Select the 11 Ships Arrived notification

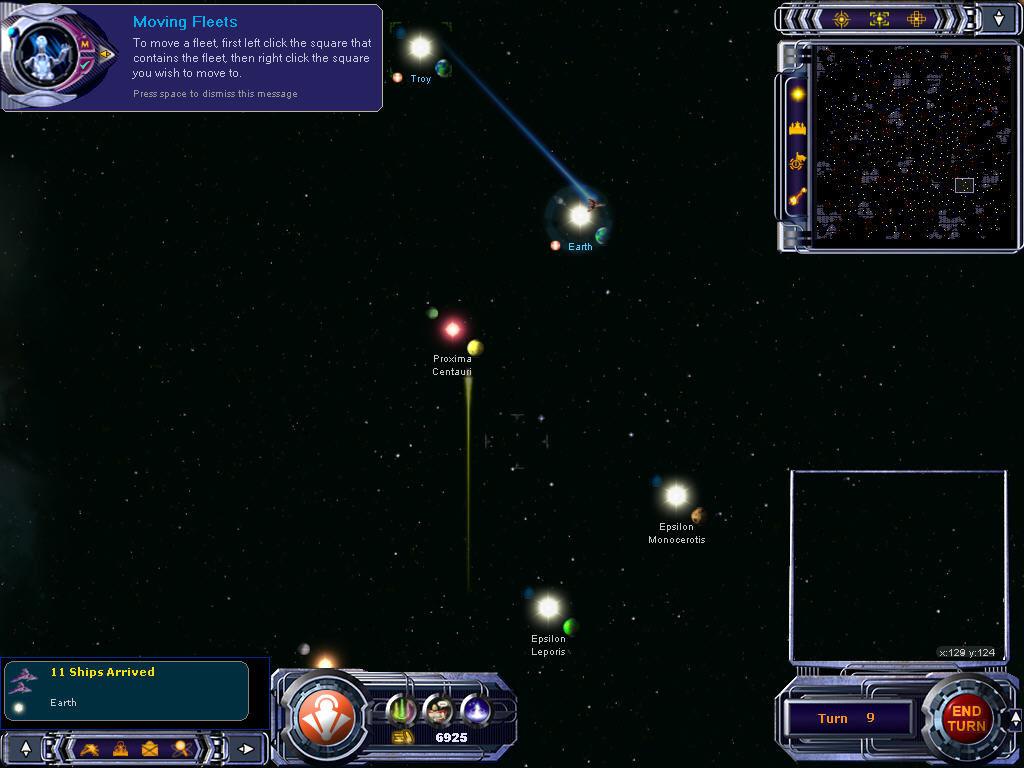point(125,688)
